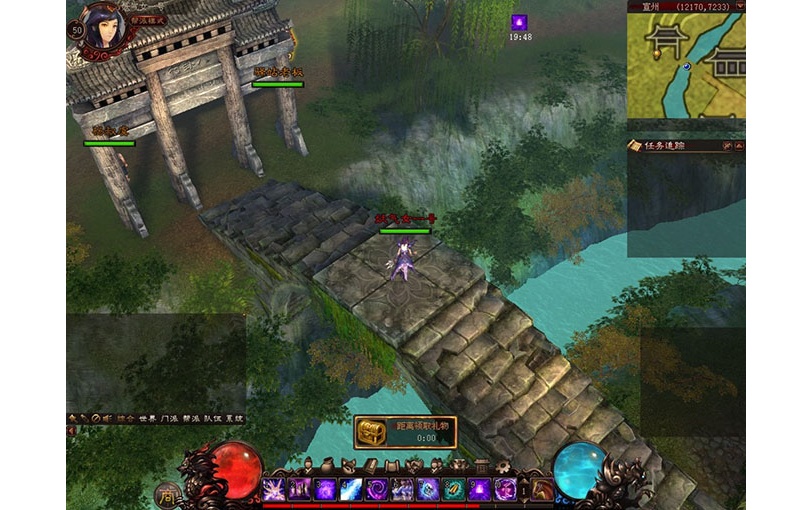Open the quest tracker scroll icon

[634, 146]
